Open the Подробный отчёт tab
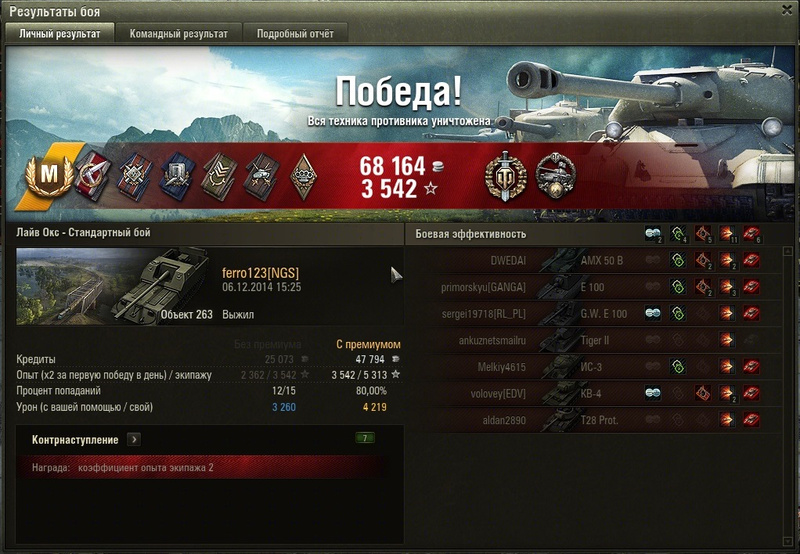Image resolution: width=800 pixels, height=554 pixels. pos(295,34)
